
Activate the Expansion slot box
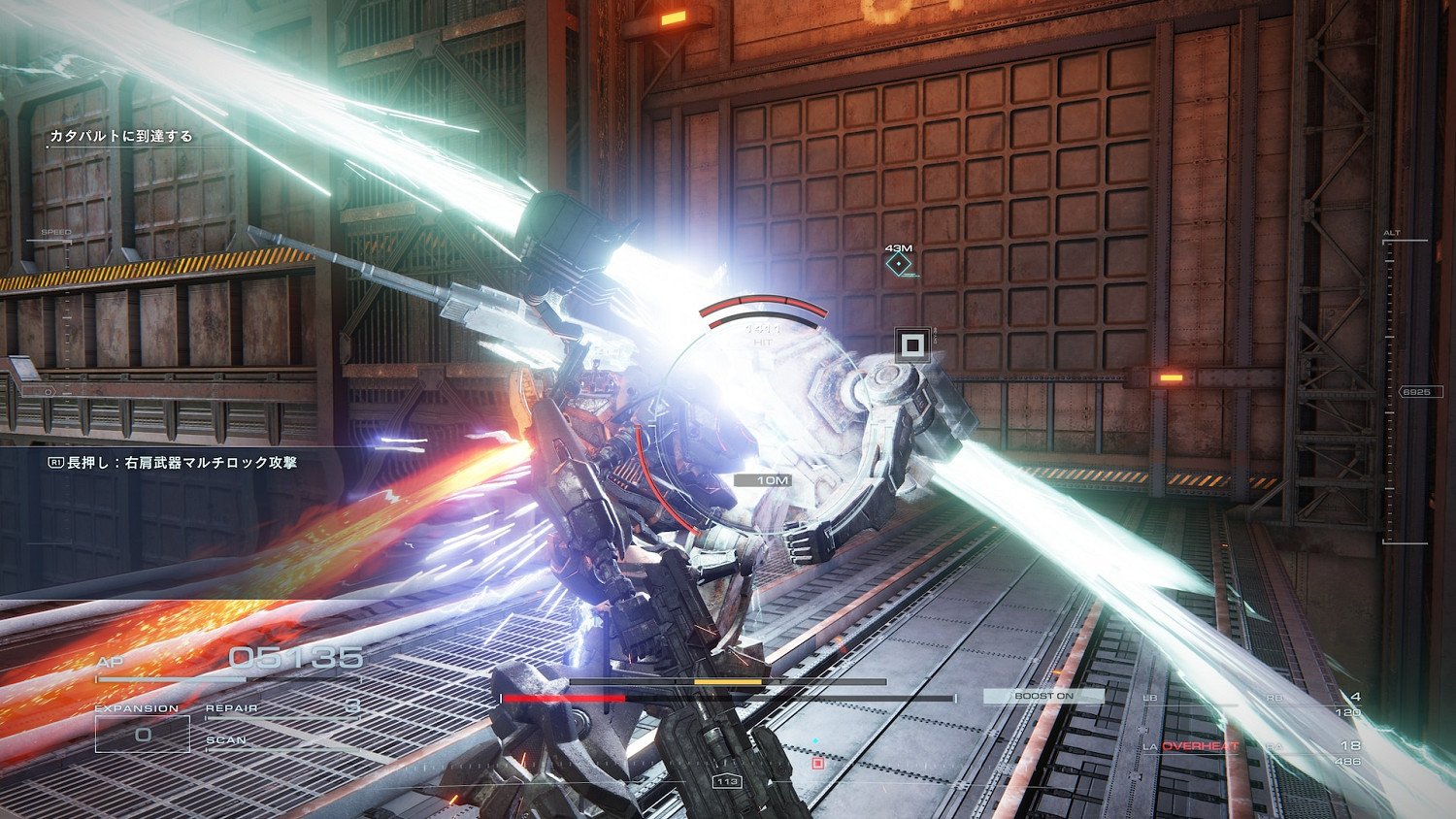pos(143,735)
